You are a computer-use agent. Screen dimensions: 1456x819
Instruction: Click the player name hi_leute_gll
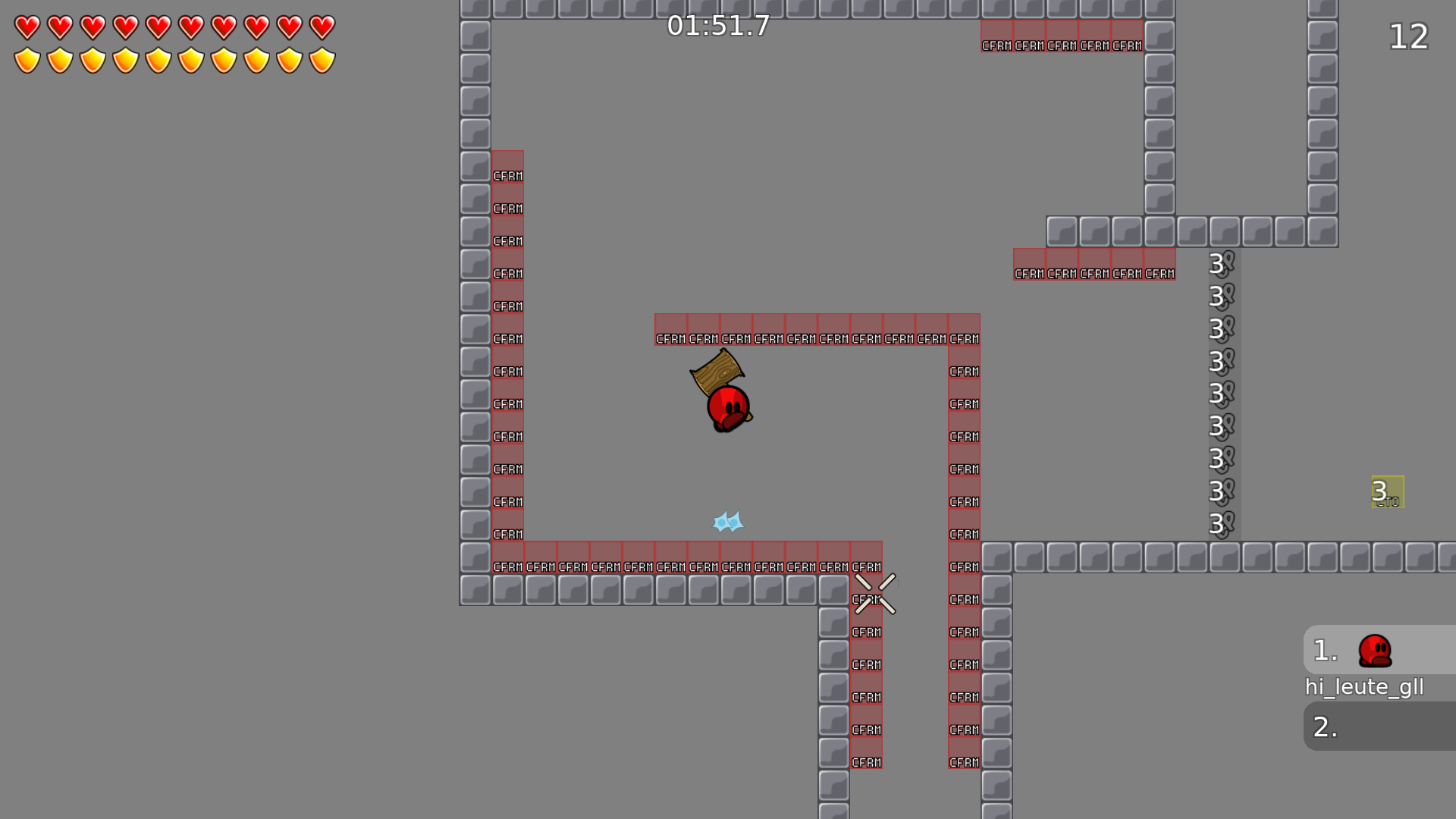(1365, 687)
